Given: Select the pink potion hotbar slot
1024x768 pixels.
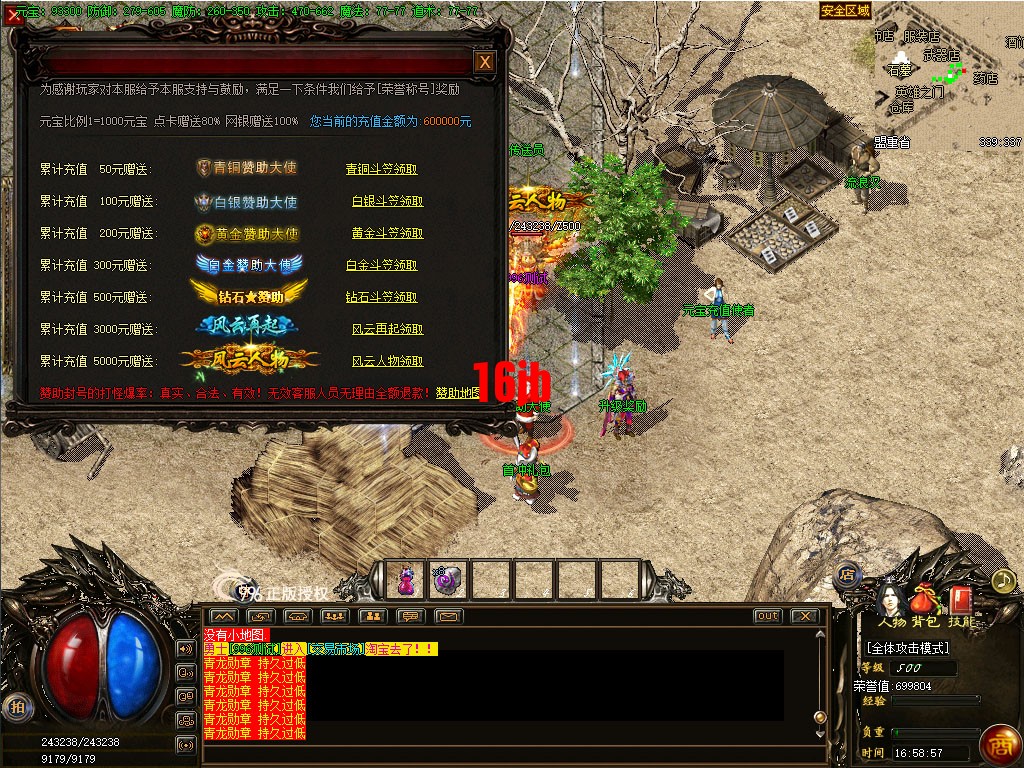Looking at the screenshot, I should [x=406, y=579].
